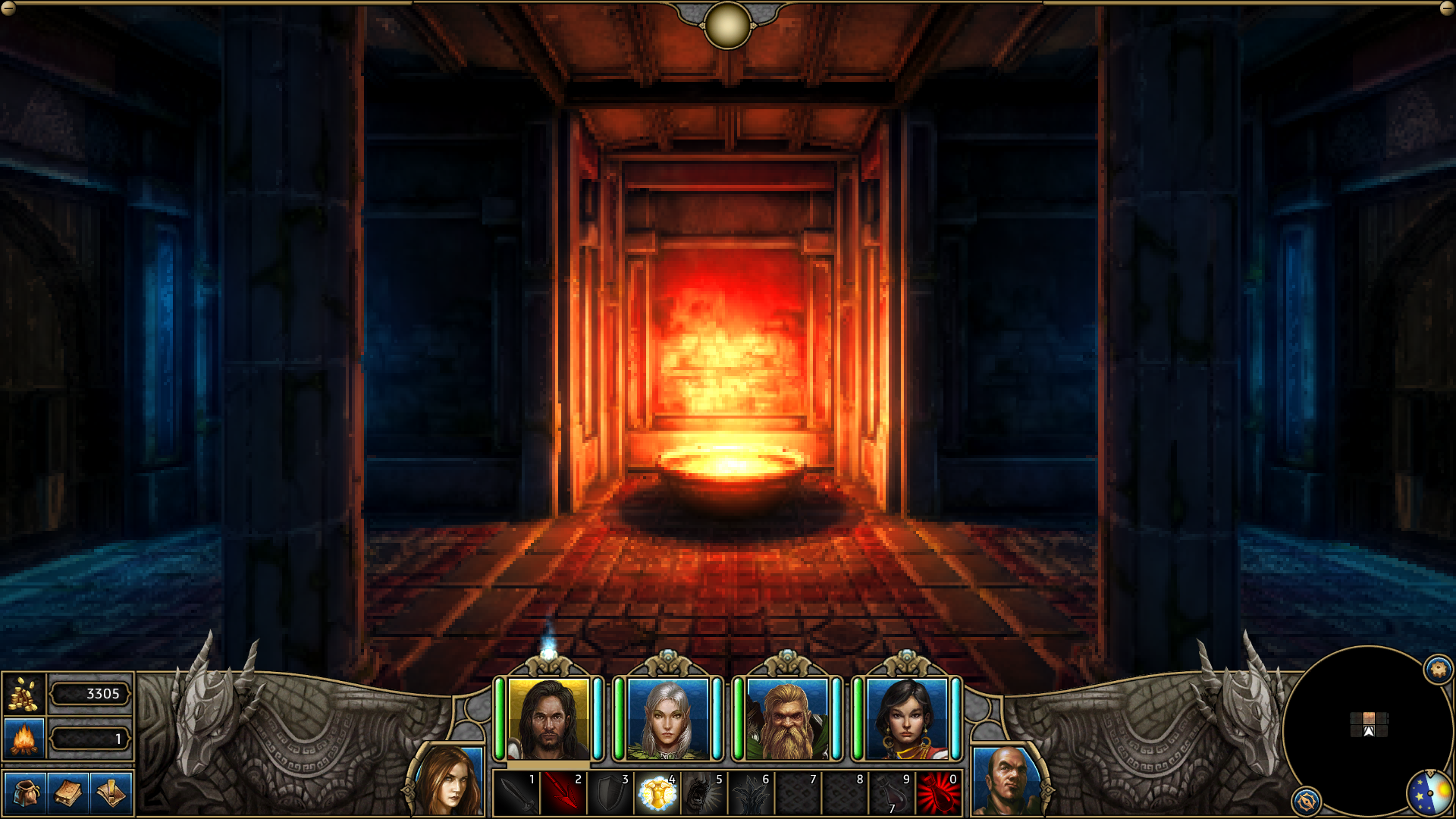
Task: Check the day-night cycle indicator
Action: pos(1431,793)
